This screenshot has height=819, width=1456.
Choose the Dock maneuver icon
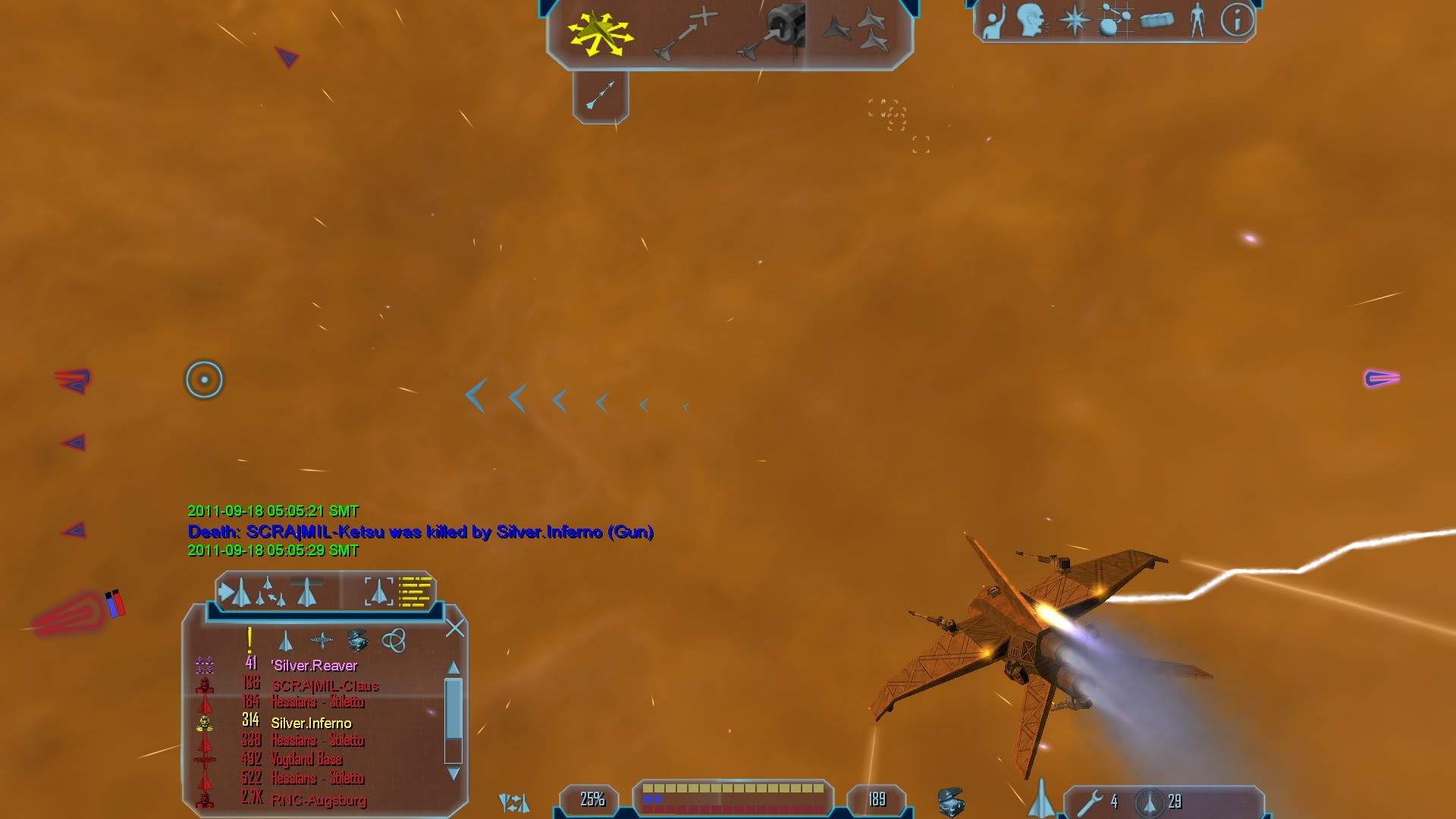pos(768,33)
